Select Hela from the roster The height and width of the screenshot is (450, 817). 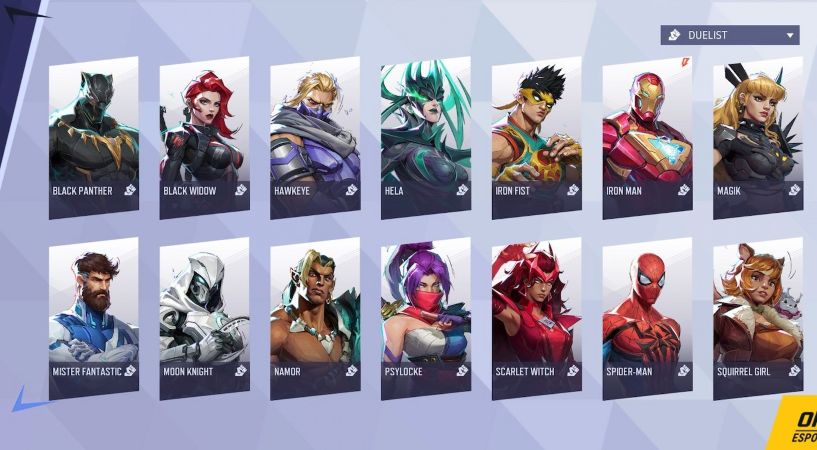(x=425, y=135)
